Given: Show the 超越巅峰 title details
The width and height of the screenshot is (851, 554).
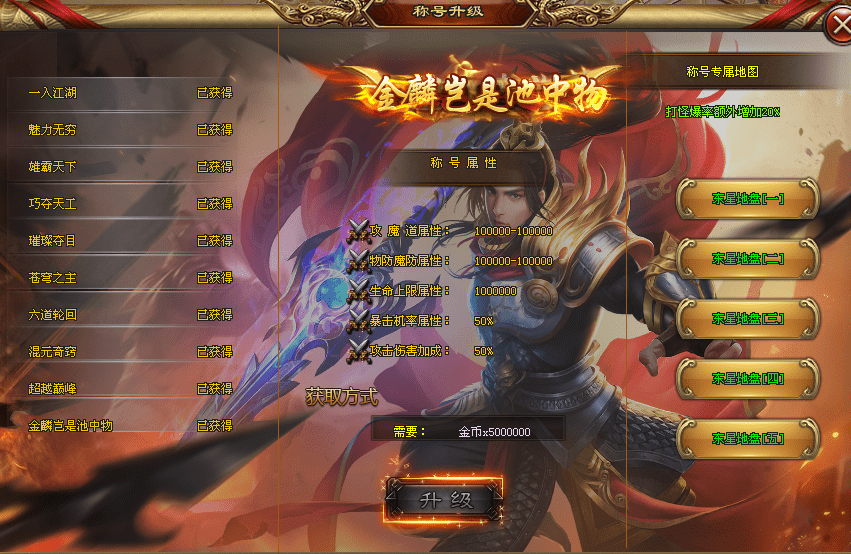Looking at the screenshot, I should tap(130, 388).
